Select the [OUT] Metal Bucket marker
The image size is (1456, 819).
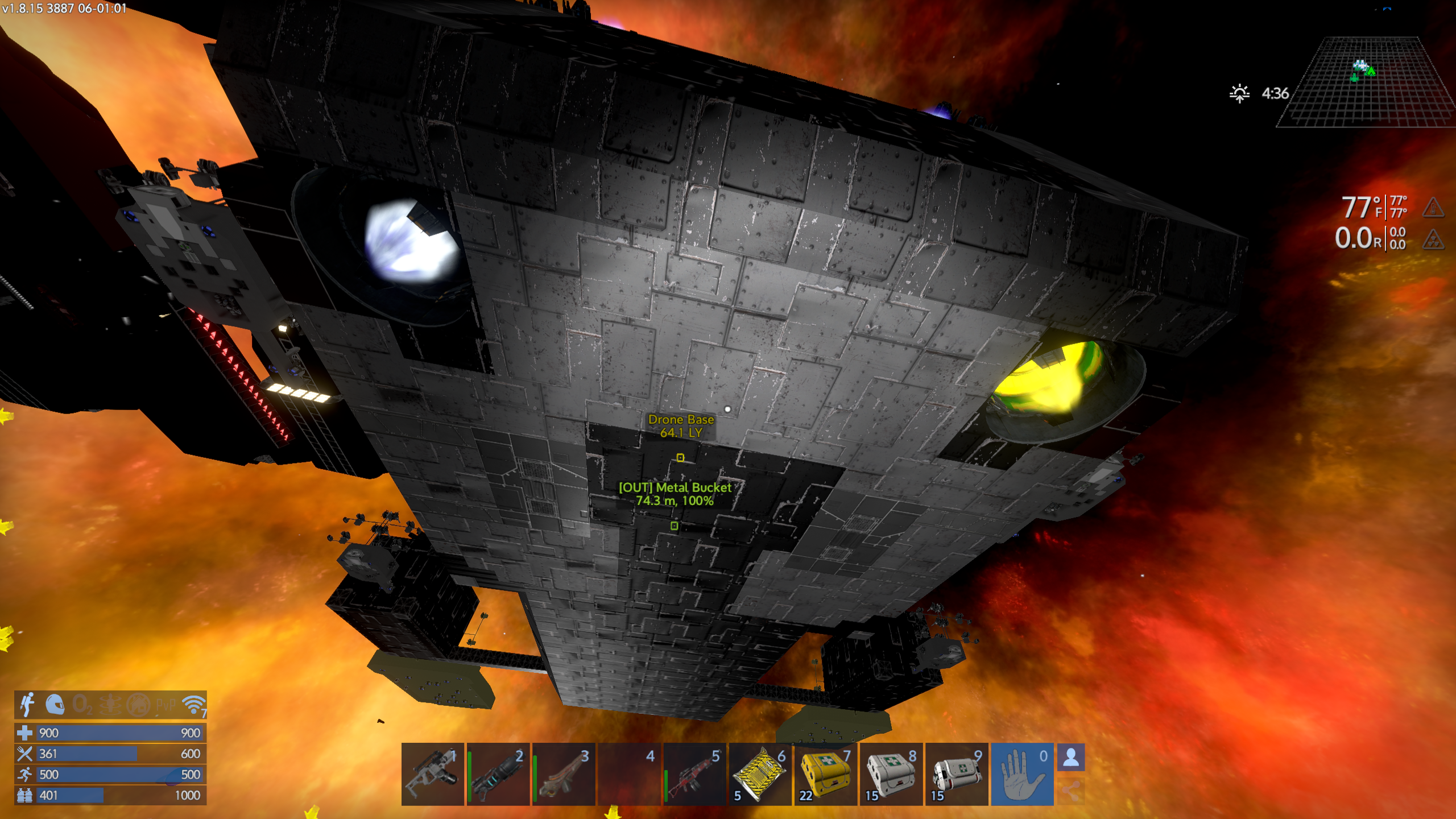674,526
